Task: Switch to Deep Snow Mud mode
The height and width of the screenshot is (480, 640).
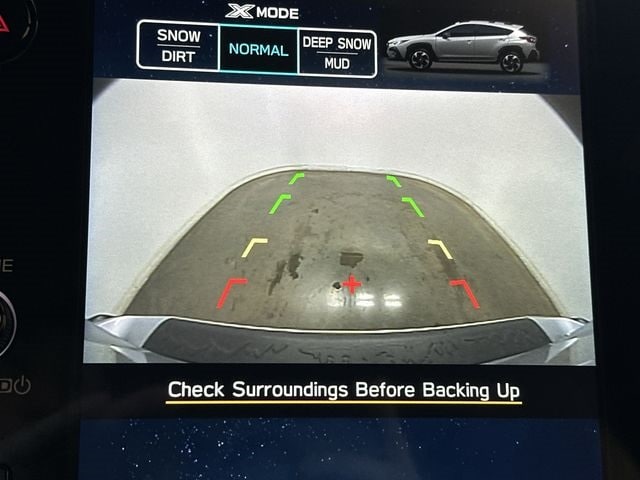Action: click(337, 53)
